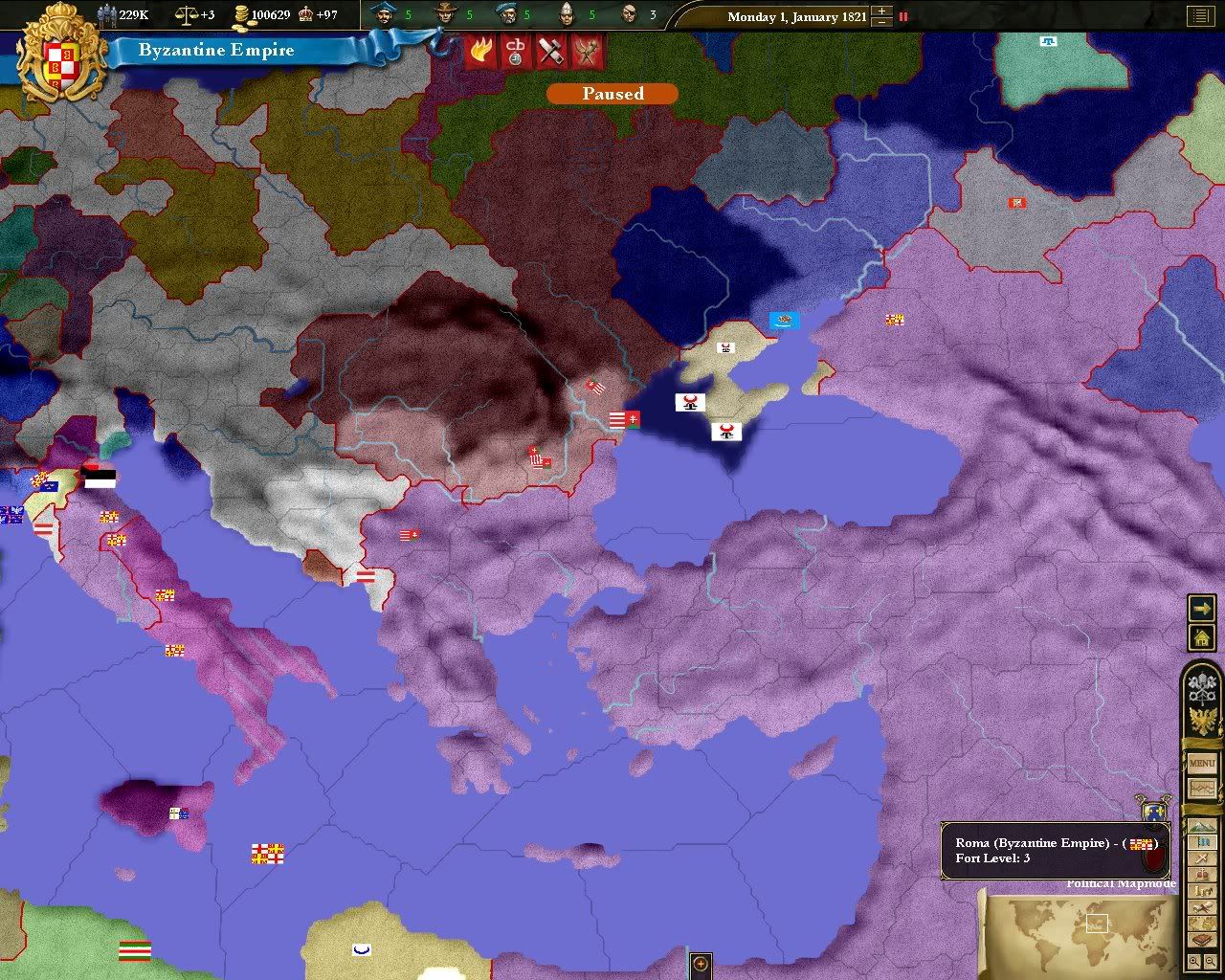Click the home icon on the right edge
The image size is (1225, 980).
(x=1200, y=636)
